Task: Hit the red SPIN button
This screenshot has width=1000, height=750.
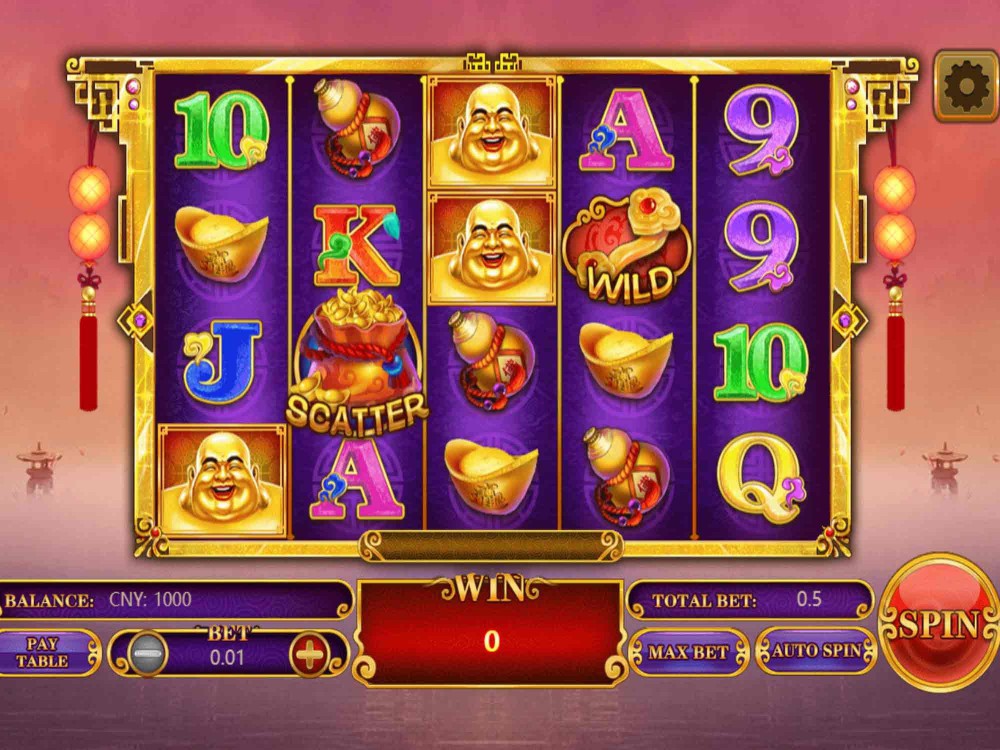Action: coord(937,622)
